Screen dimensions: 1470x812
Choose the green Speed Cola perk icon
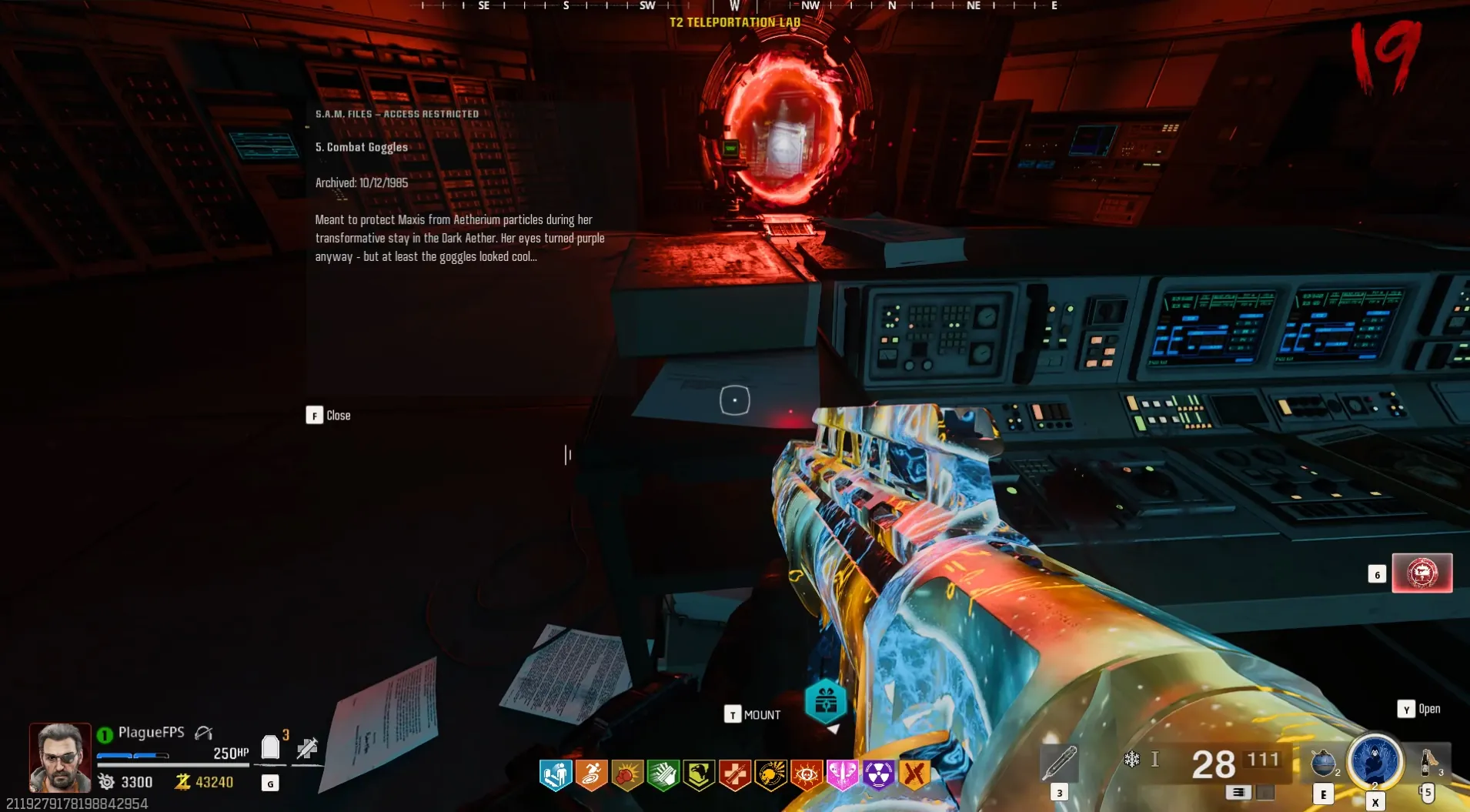point(663,774)
